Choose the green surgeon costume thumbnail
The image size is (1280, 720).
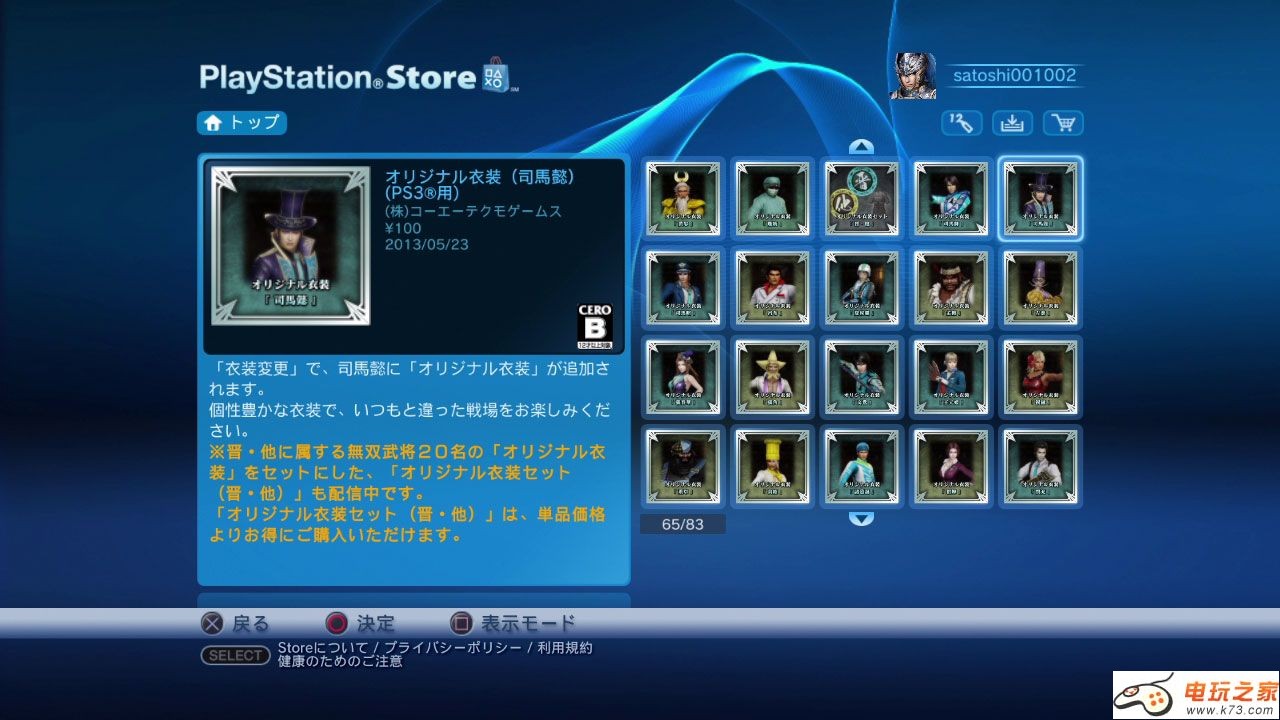(x=772, y=198)
